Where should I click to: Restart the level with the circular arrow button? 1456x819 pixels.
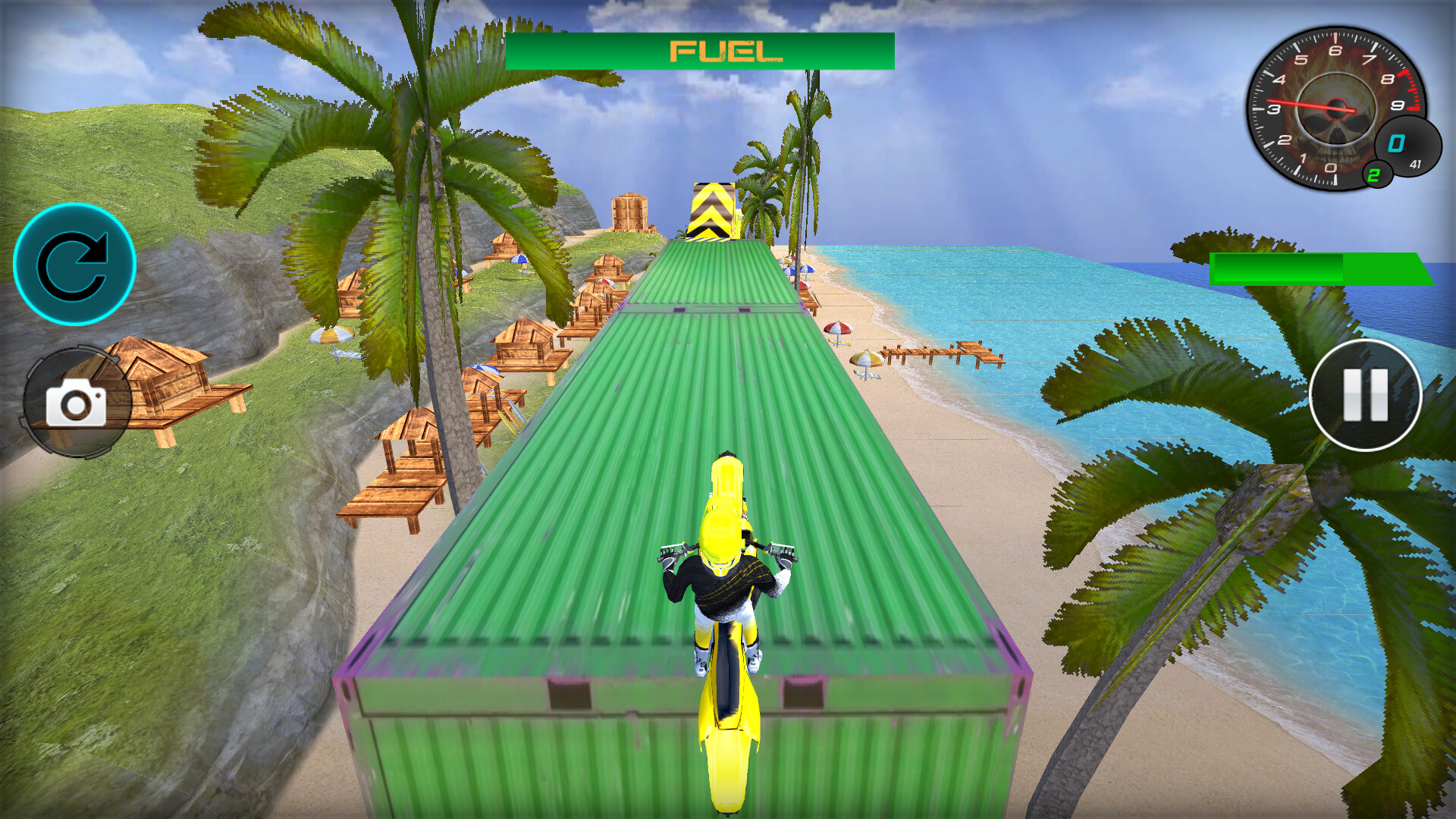(x=76, y=263)
